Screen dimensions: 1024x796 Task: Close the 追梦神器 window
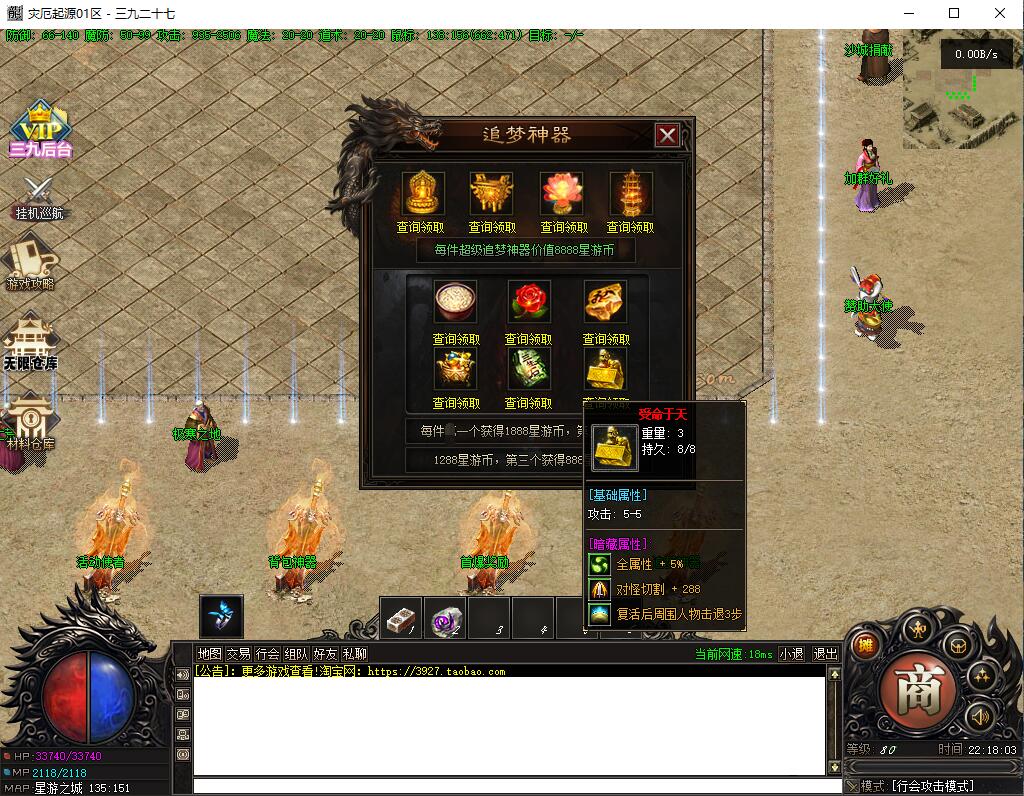667,135
